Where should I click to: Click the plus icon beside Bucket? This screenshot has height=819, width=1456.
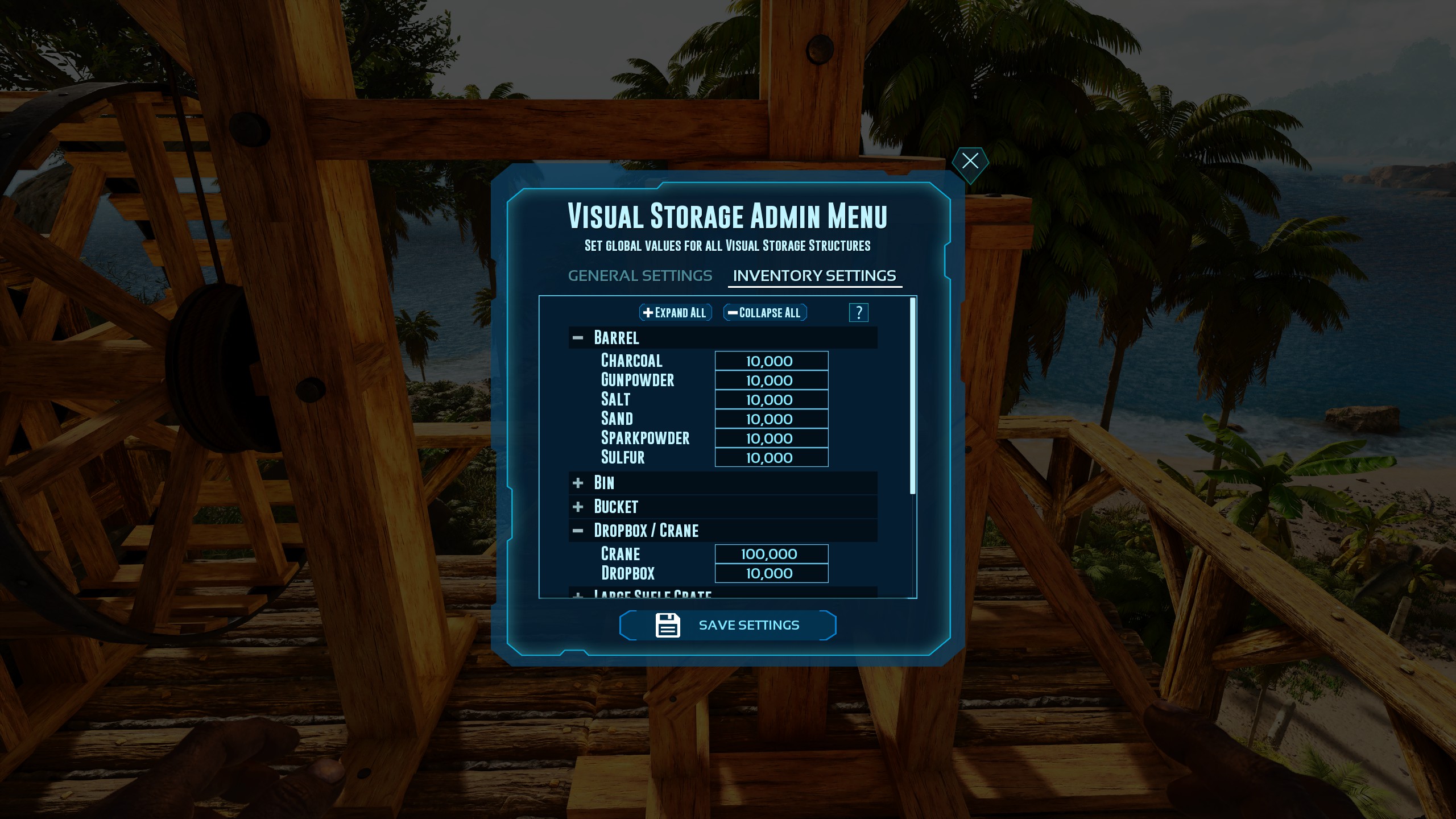578,506
